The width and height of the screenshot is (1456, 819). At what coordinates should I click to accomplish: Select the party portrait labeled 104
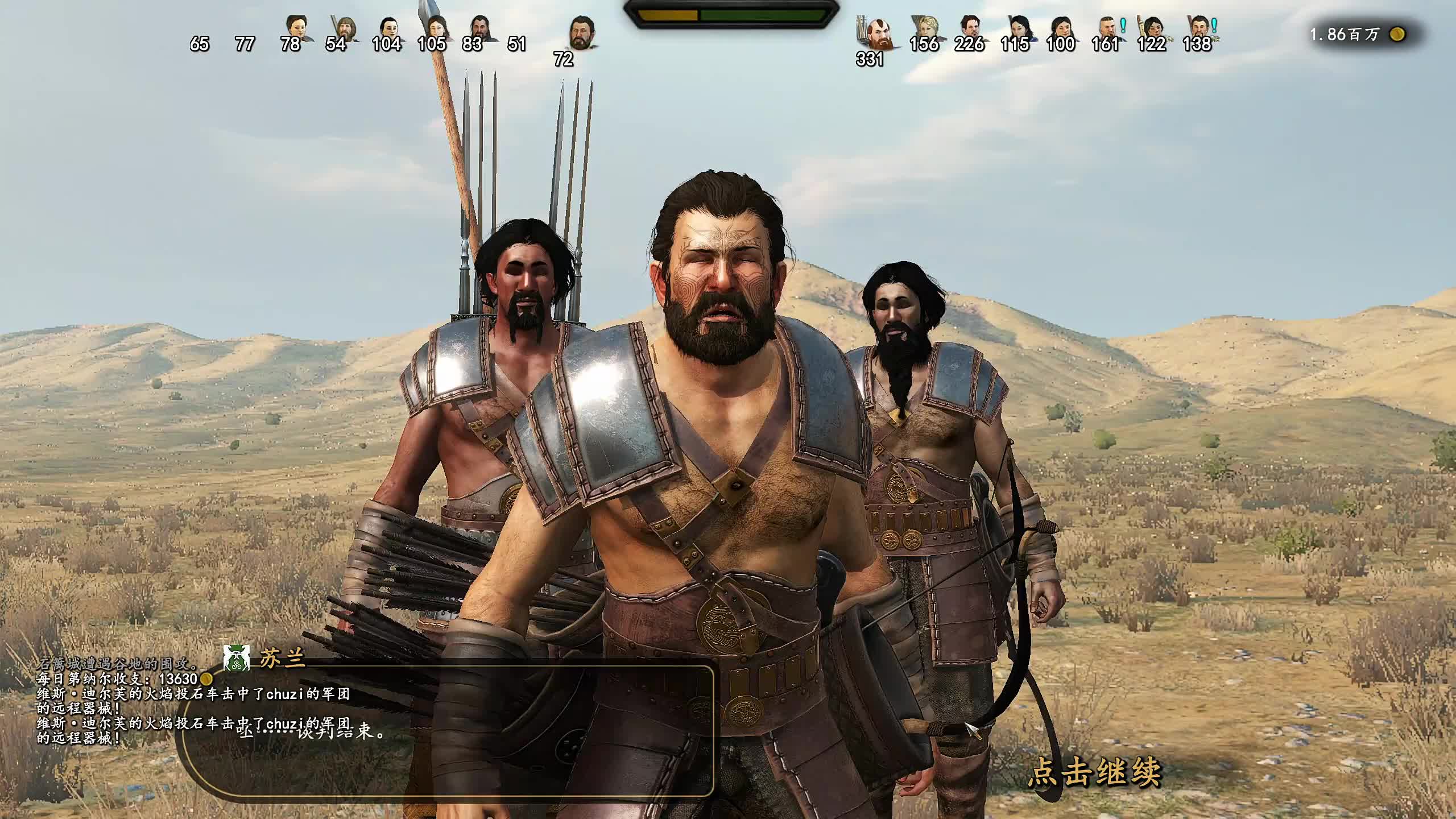point(388,28)
